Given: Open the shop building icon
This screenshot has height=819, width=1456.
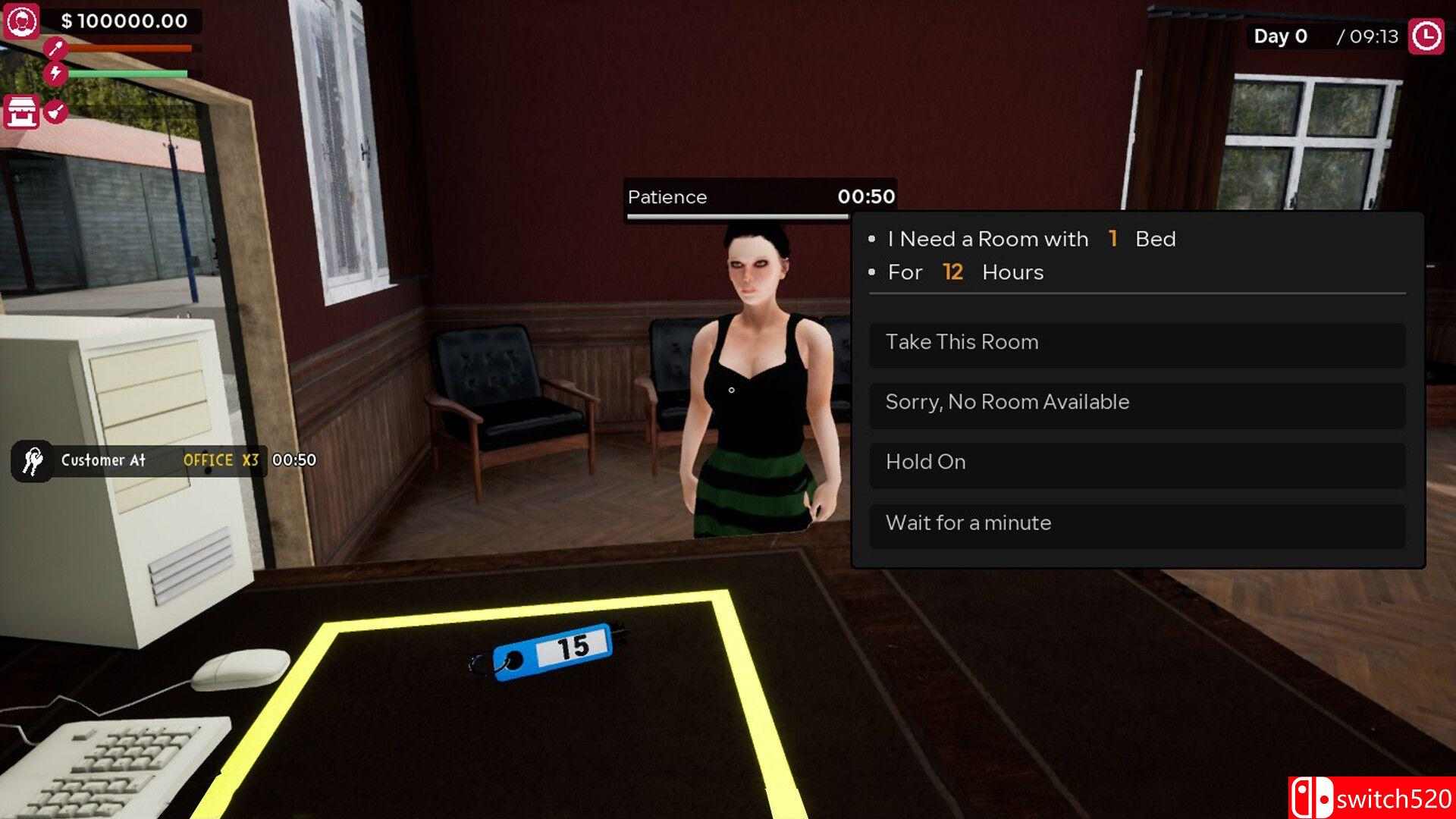Looking at the screenshot, I should [x=22, y=111].
